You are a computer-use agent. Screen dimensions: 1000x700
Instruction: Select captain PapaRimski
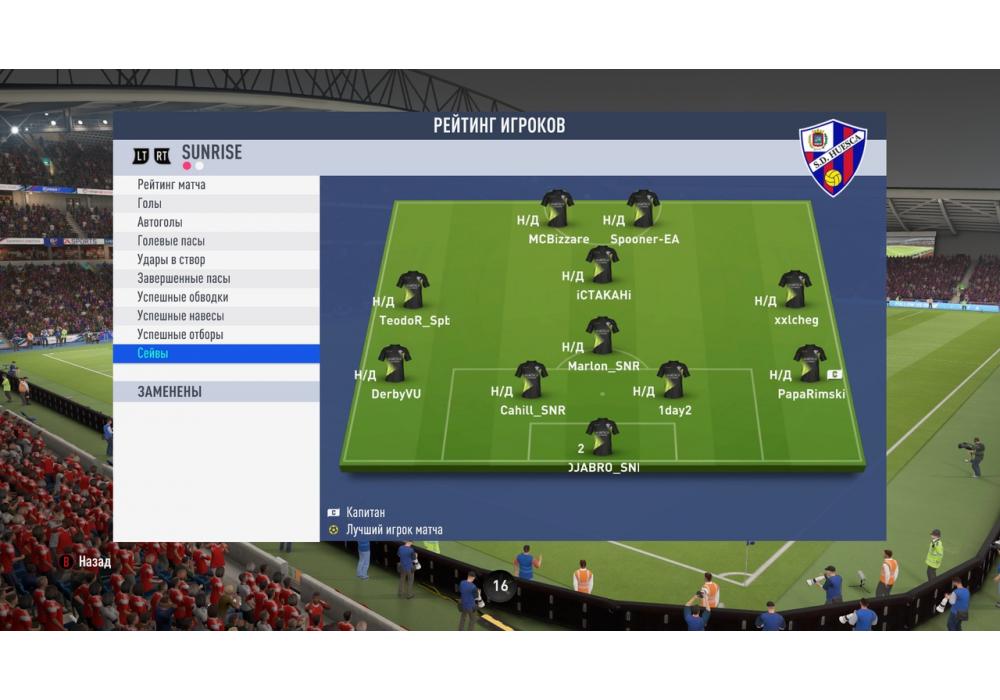[809, 364]
